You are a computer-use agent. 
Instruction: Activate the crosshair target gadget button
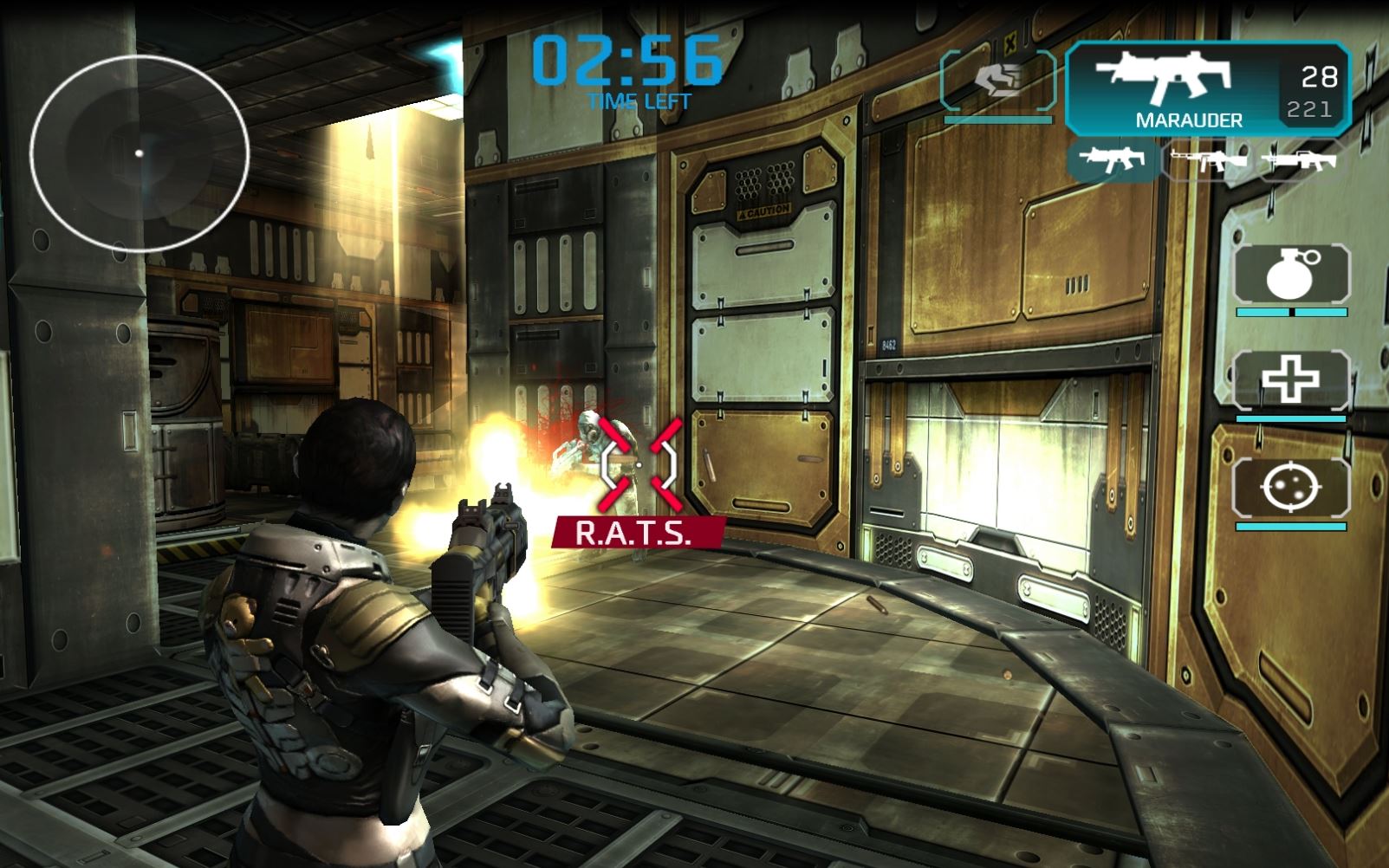pos(1291,489)
